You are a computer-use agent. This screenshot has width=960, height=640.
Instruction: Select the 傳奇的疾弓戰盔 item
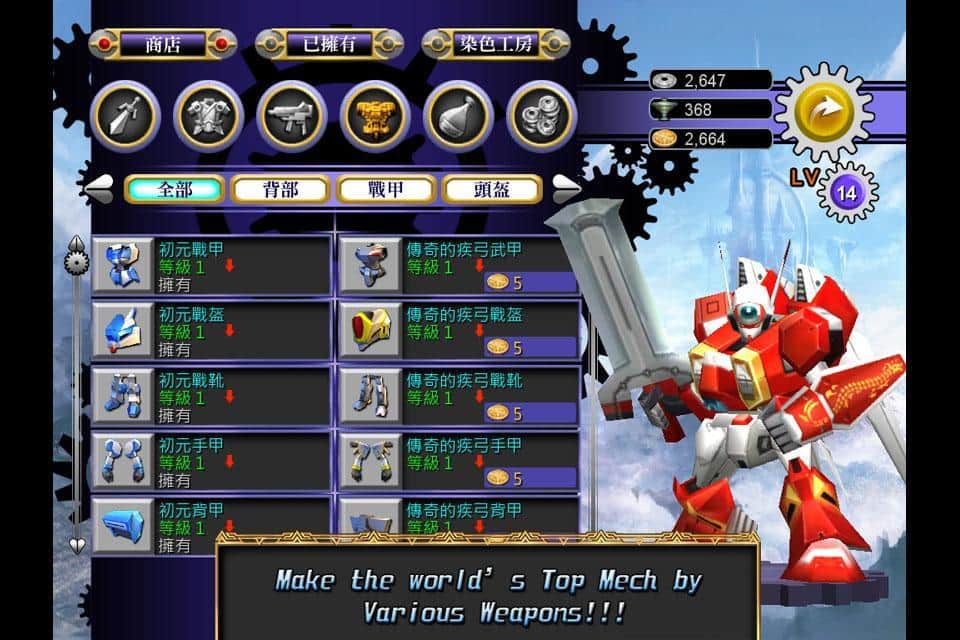(x=459, y=331)
